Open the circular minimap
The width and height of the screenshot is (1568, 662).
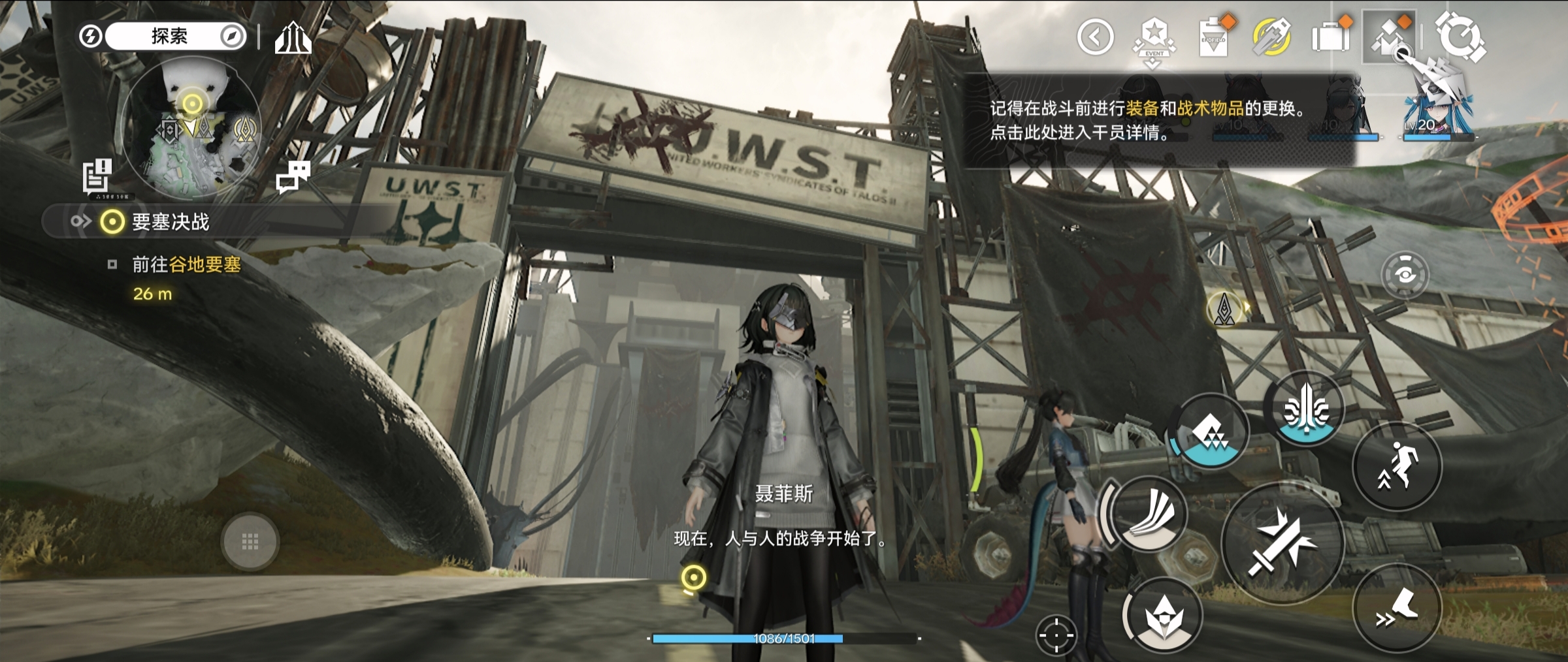(191, 129)
